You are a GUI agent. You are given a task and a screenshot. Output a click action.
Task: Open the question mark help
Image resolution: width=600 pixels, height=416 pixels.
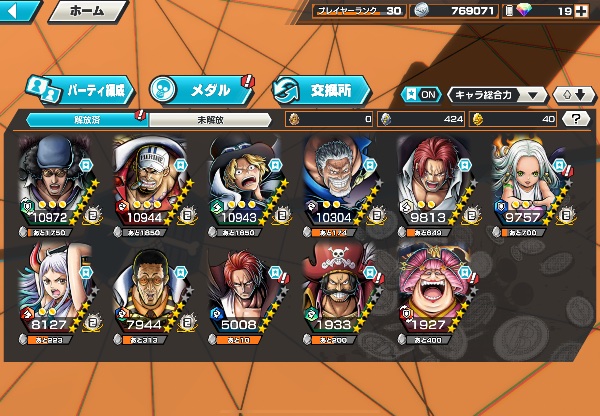pyautogui.click(x=577, y=119)
